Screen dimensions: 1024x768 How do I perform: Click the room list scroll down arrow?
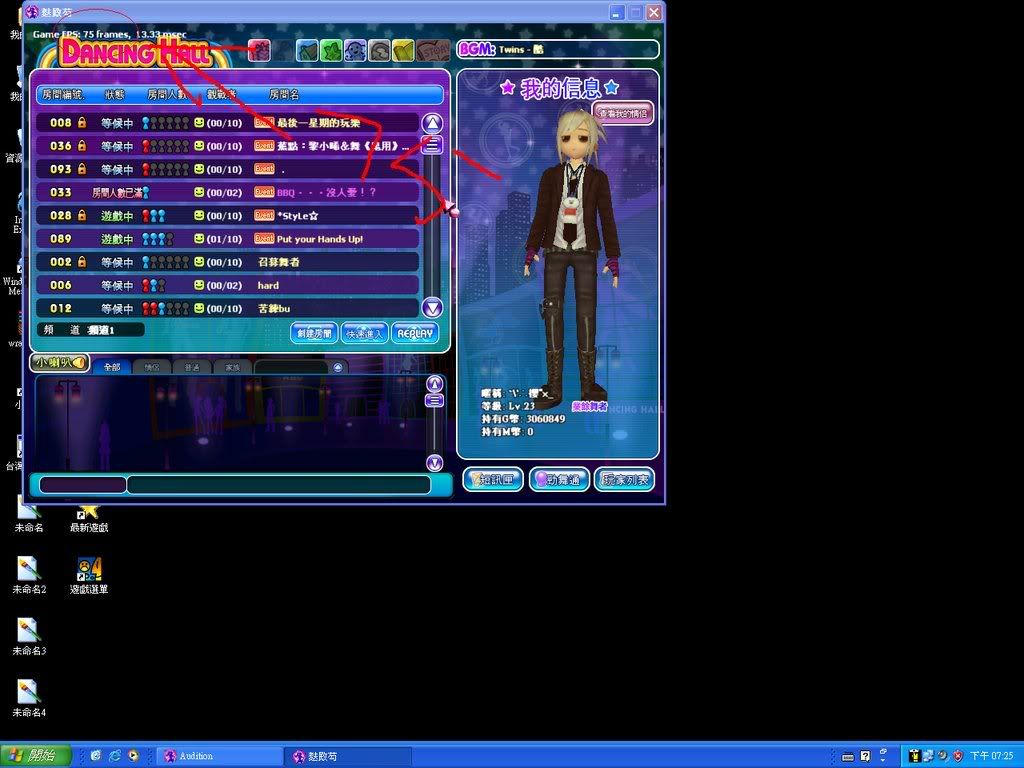click(x=432, y=308)
